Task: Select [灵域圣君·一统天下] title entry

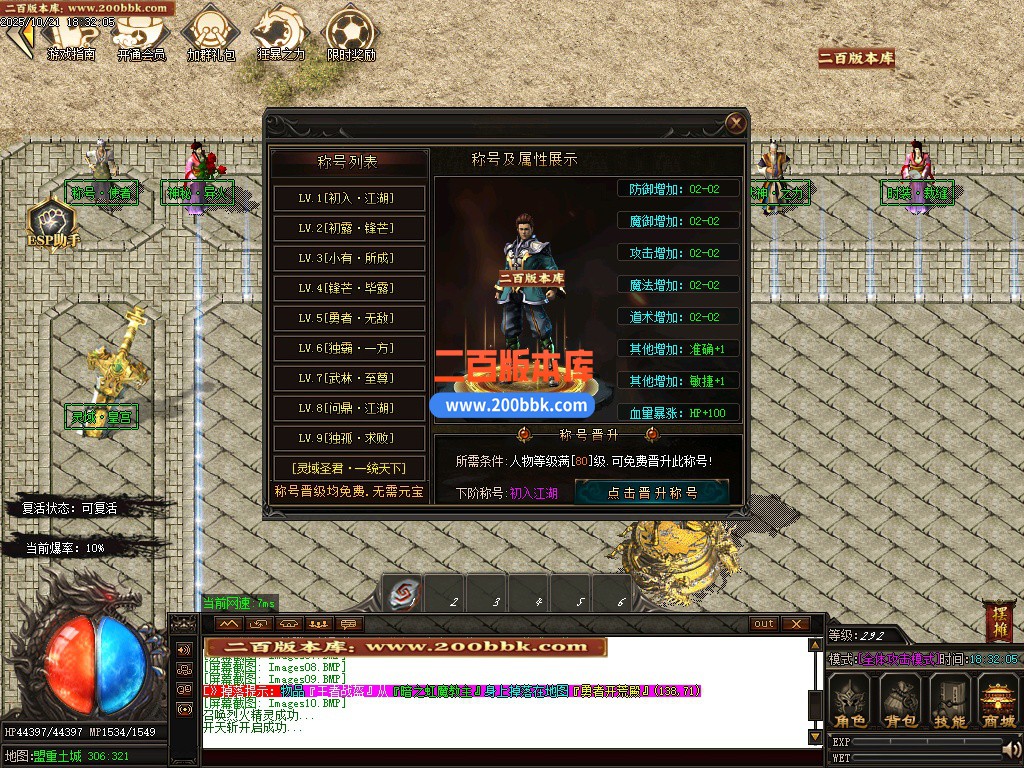Action: pyautogui.click(x=349, y=468)
